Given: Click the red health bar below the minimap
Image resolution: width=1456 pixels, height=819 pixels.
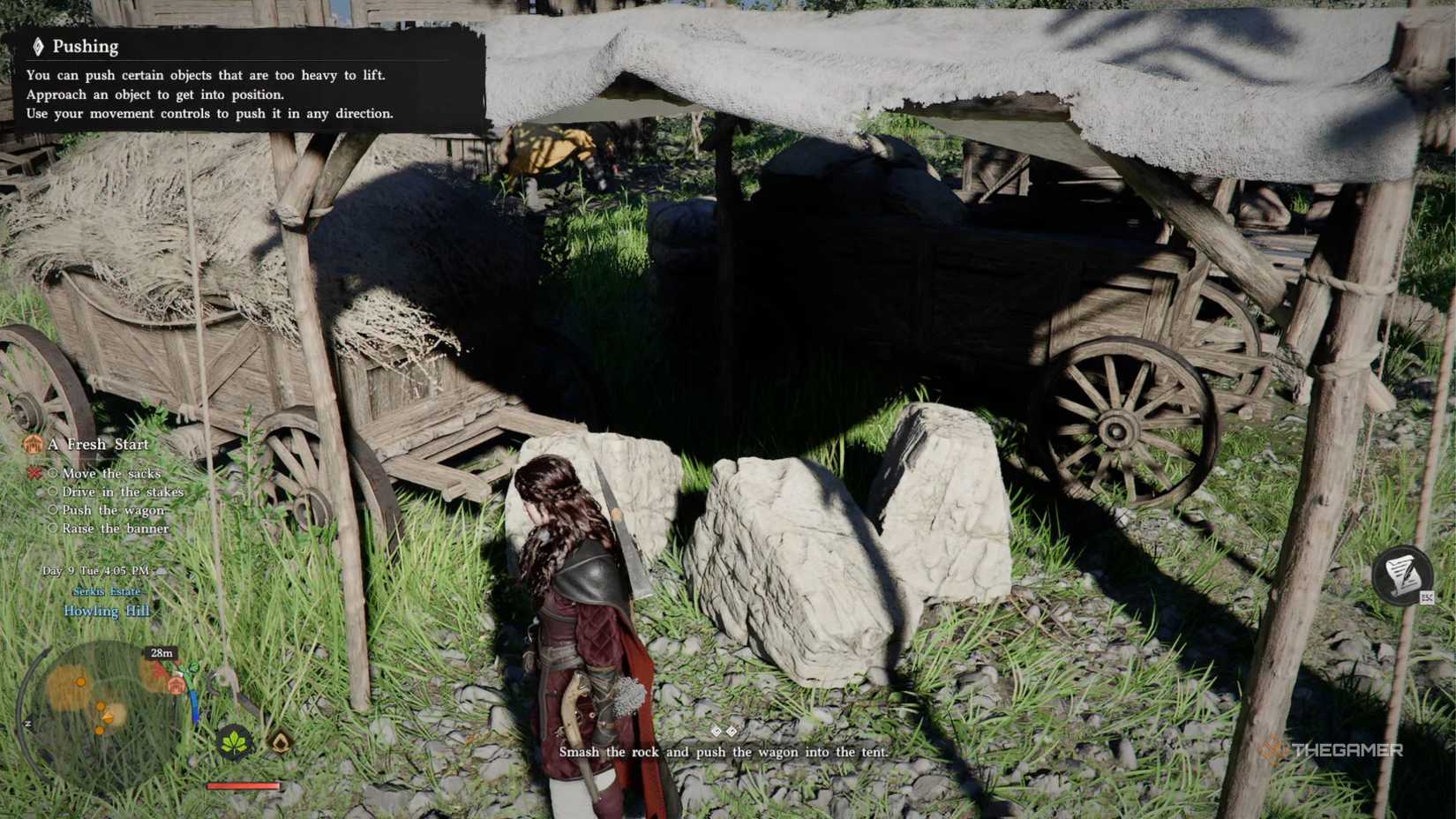Looking at the screenshot, I should tap(242, 786).
